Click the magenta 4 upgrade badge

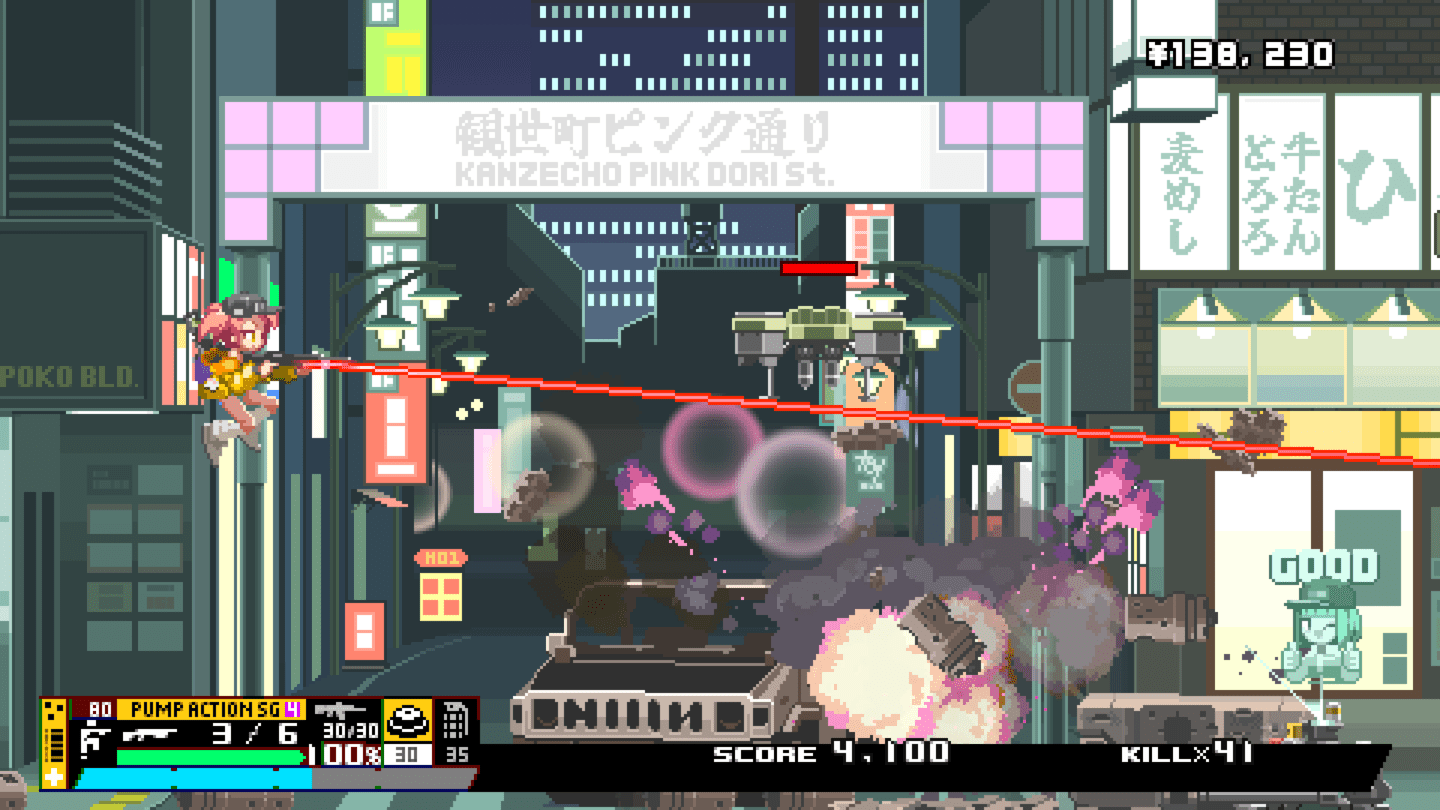click(x=293, y=710)
